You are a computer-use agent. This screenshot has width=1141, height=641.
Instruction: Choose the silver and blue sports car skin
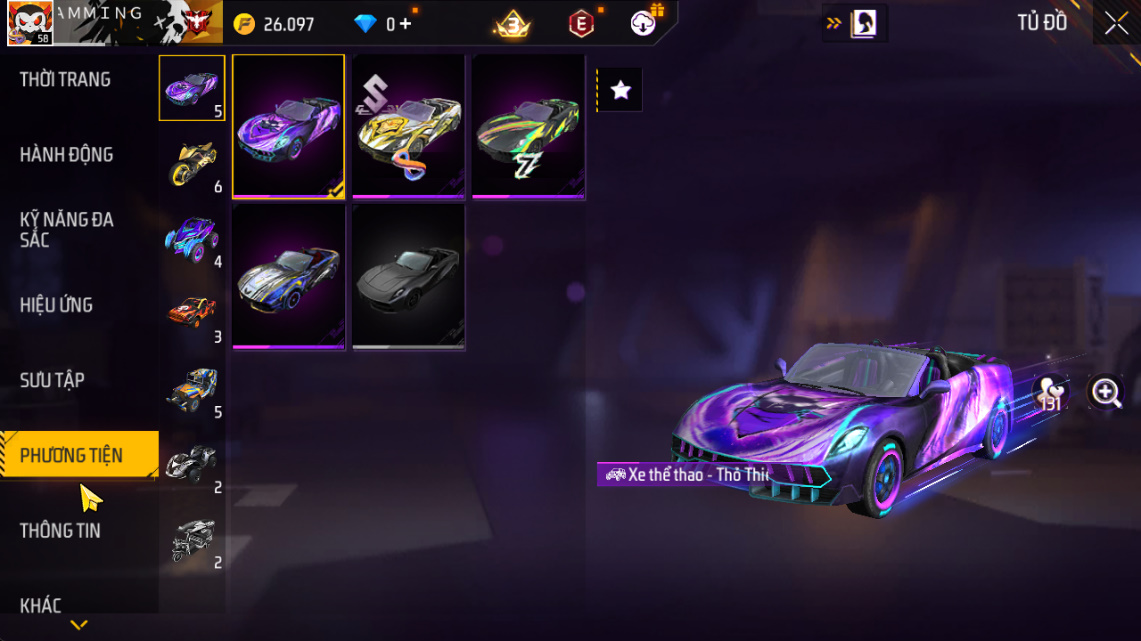(x=288, y=277)
